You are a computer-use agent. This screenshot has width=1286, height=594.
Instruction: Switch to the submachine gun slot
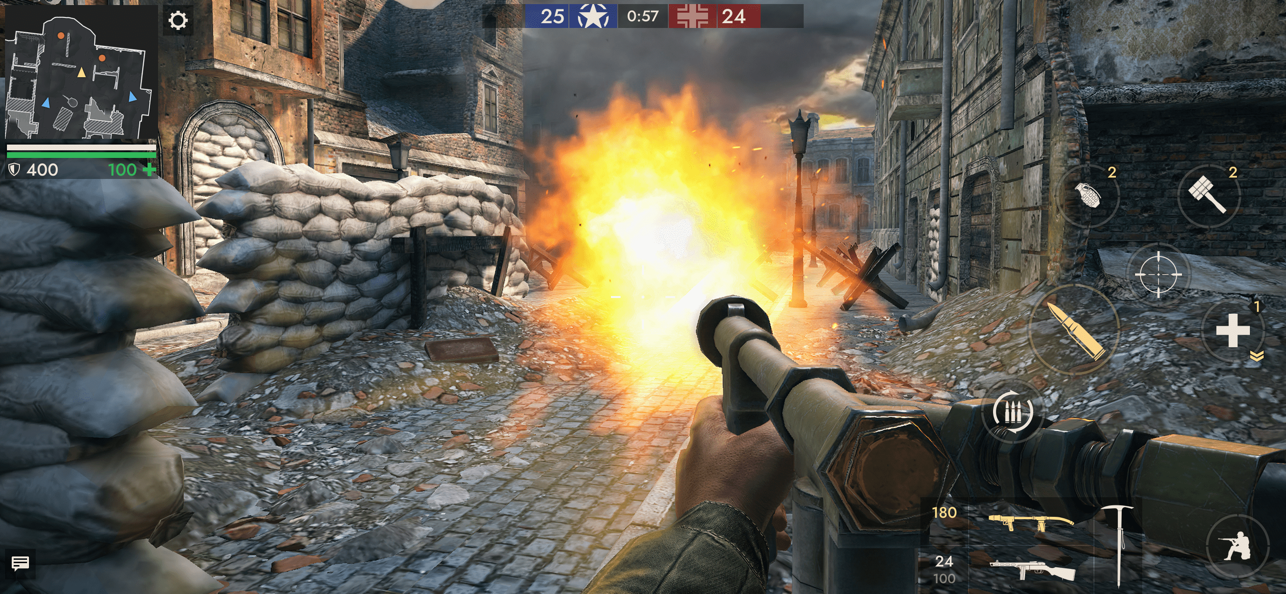pyautogui.click(x=1030, y=570)
